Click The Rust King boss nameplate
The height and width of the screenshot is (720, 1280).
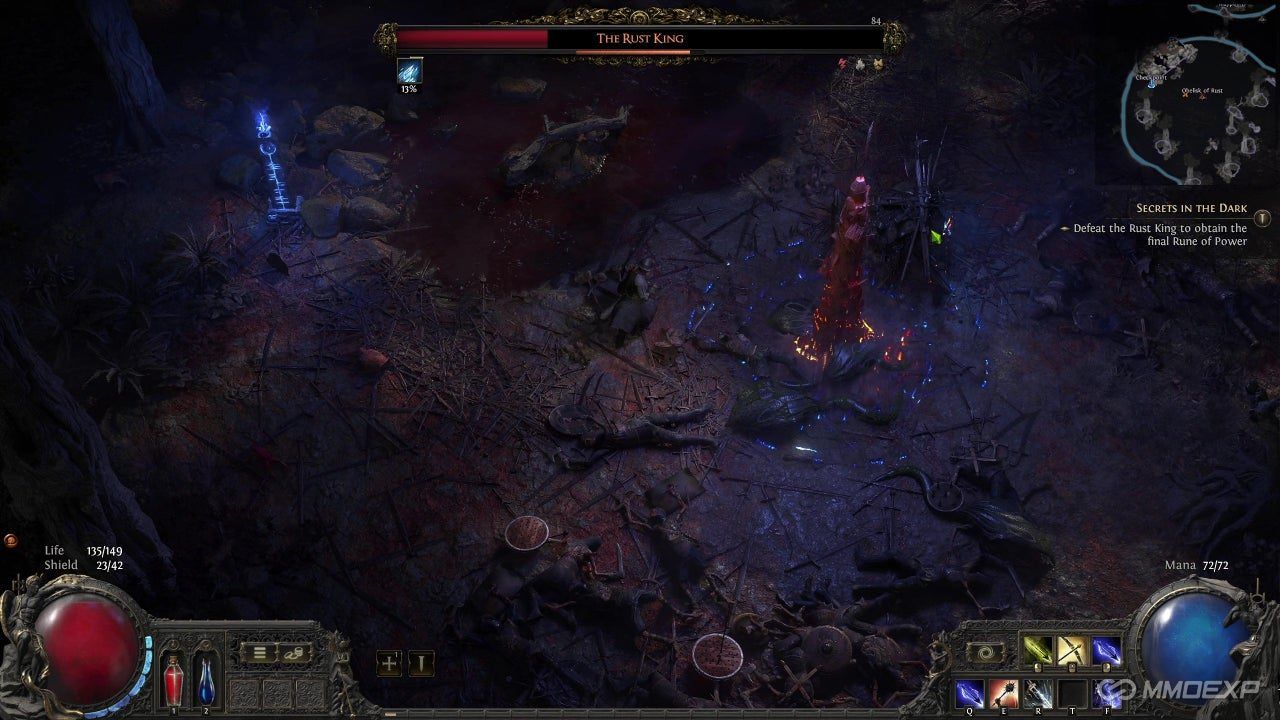click(639, 37)
